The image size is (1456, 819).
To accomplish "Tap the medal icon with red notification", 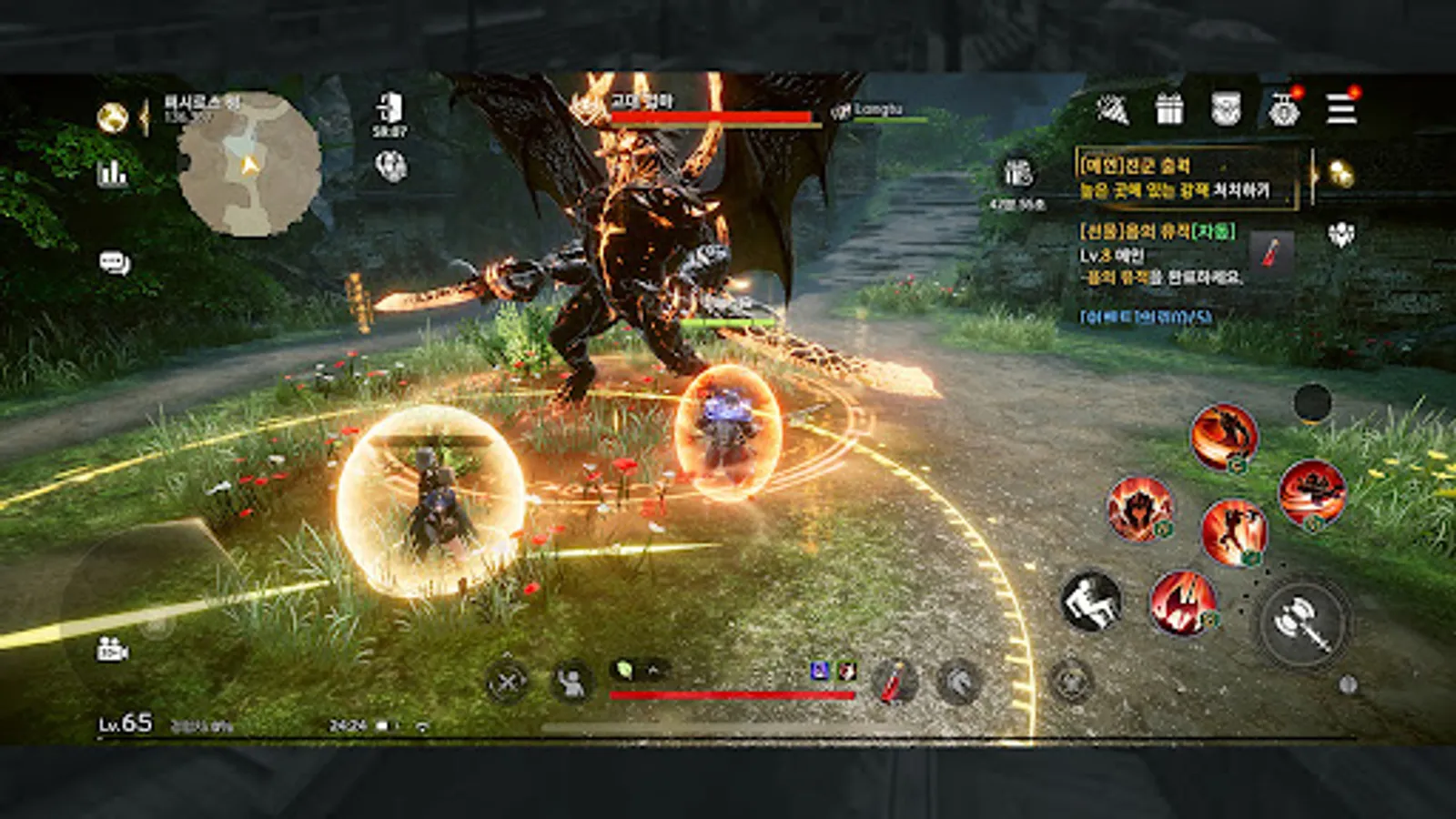I will tap(1284, 109).
